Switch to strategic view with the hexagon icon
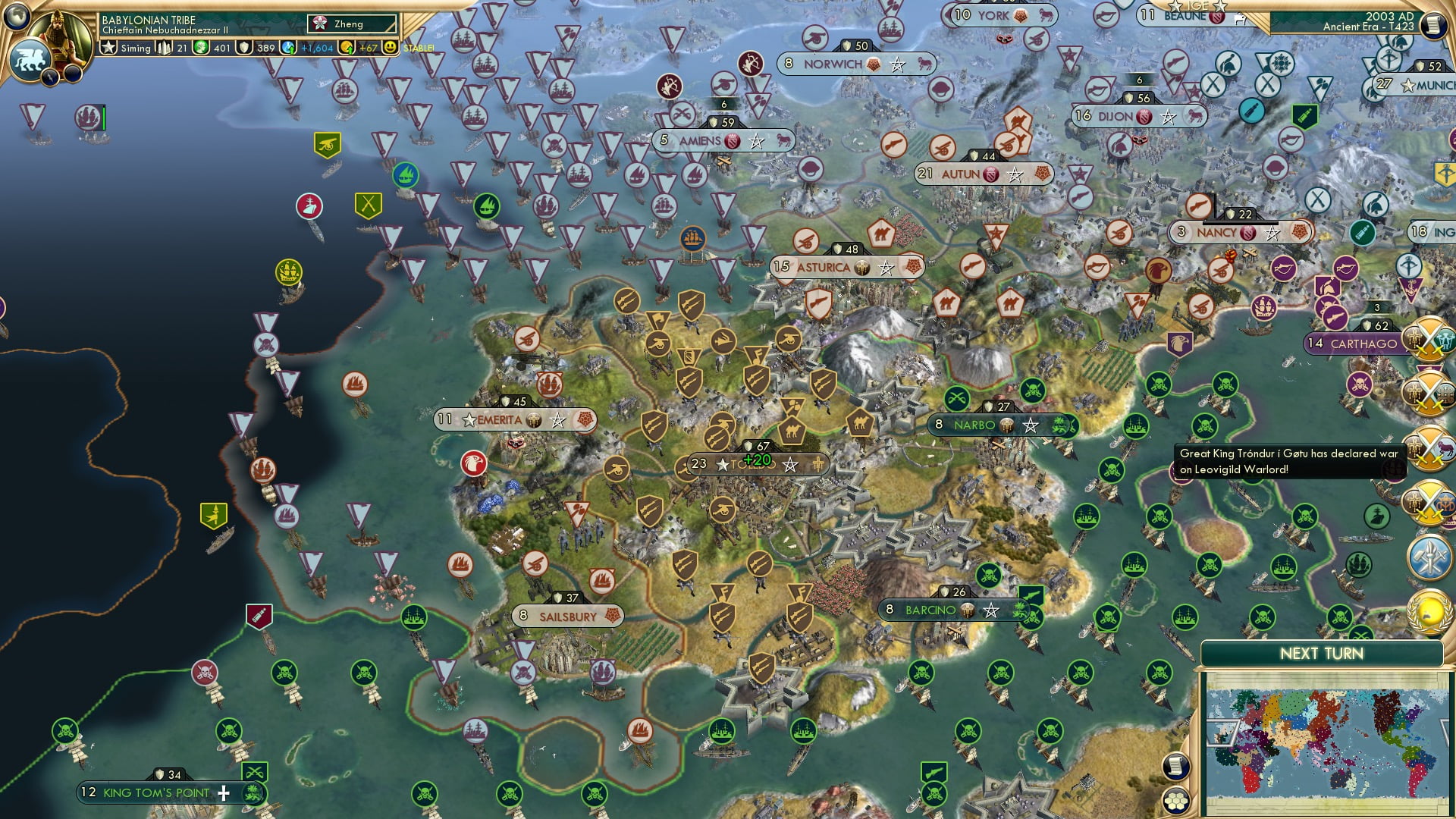Screen dimensions: 1456x819 click(1176, 802)
